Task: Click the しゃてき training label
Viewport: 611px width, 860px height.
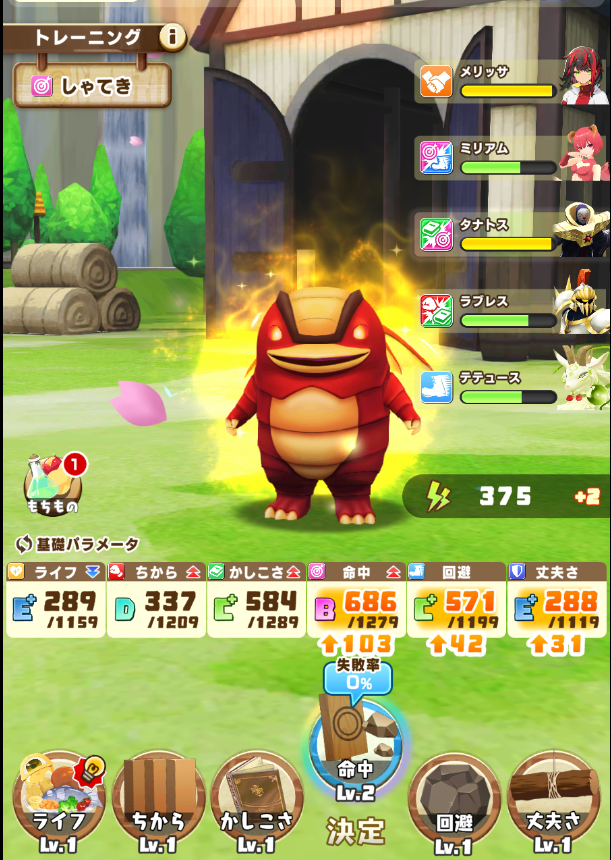Action: tap(92, 86)
